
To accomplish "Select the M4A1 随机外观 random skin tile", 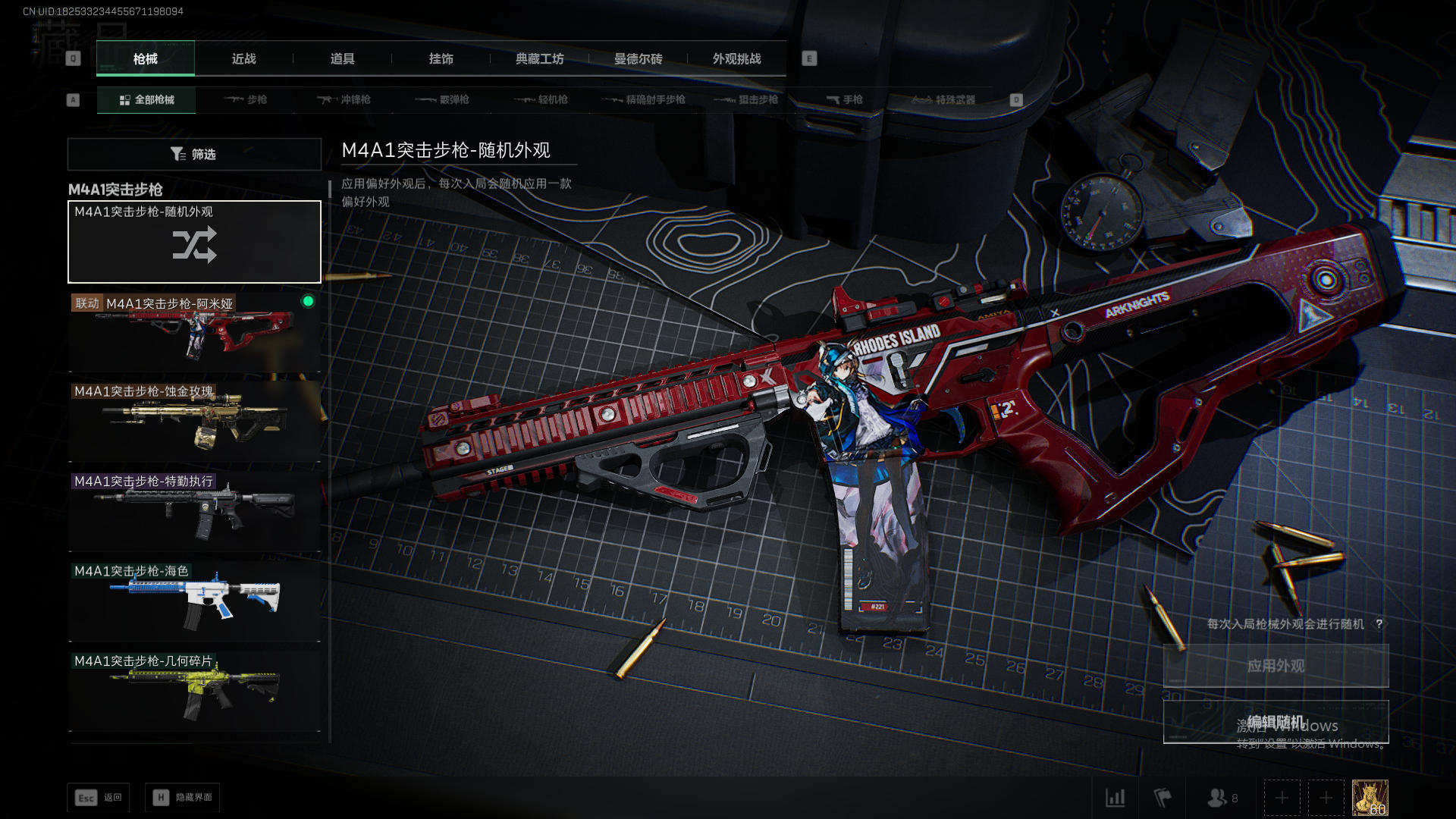I will pos(194,242).
